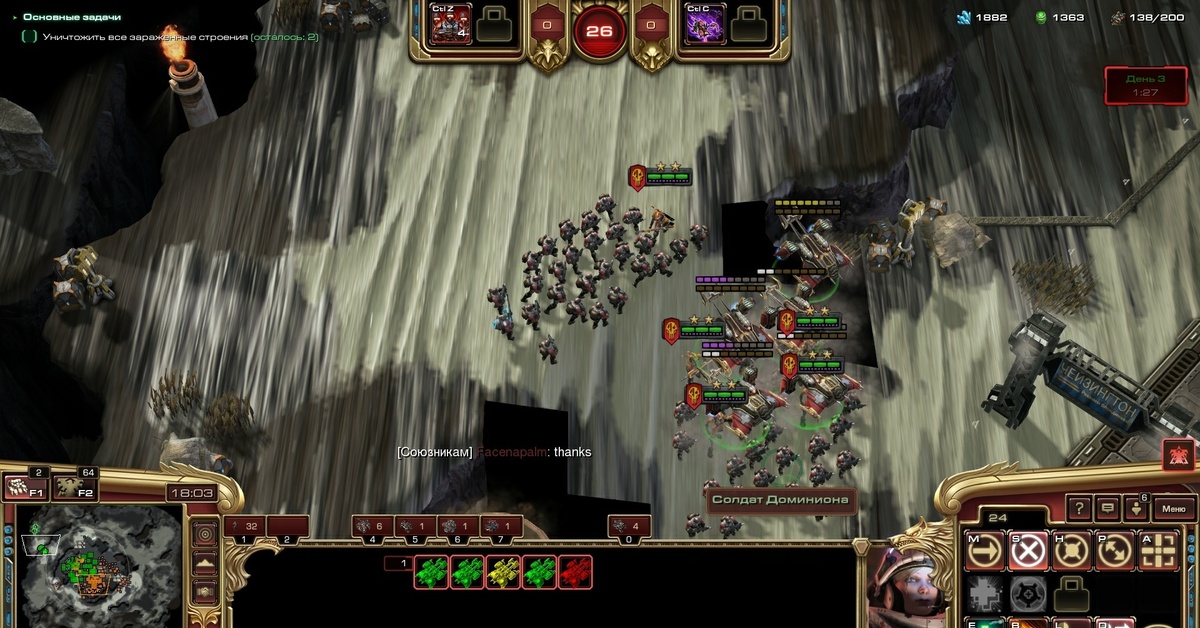
Task: Select the idle workers button showing 6
Action: [x=1137, y=508]
